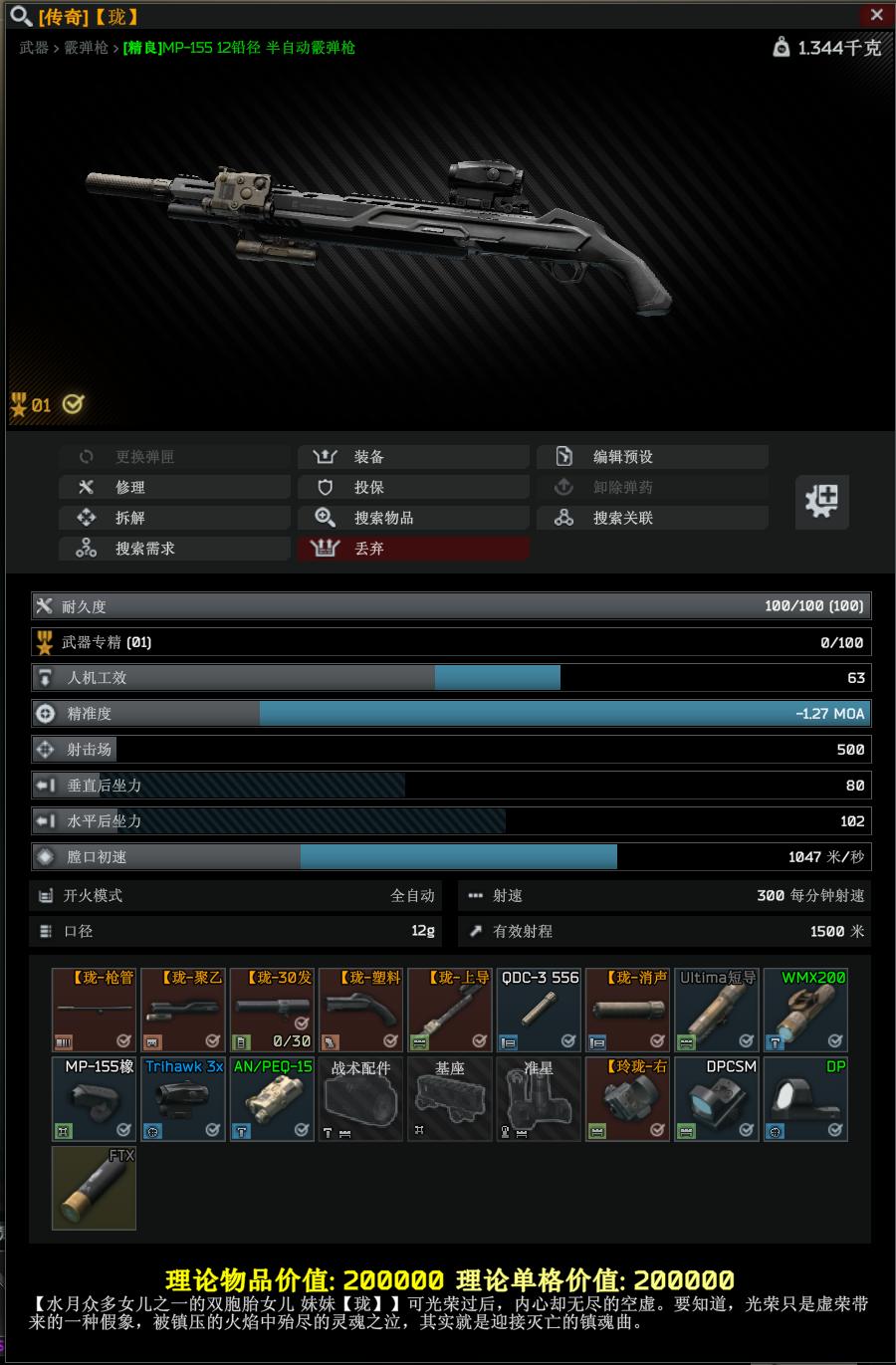Select the AN/PEQ-15 device slot
Screen dimensions: 896x1365
coord(272,1098)
